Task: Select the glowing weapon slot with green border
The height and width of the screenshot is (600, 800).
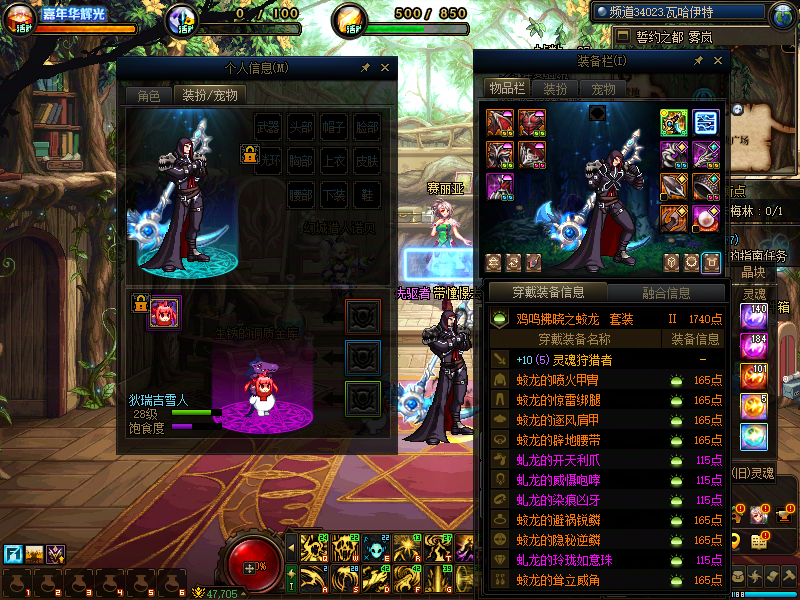Action: (x=673, y=122)
